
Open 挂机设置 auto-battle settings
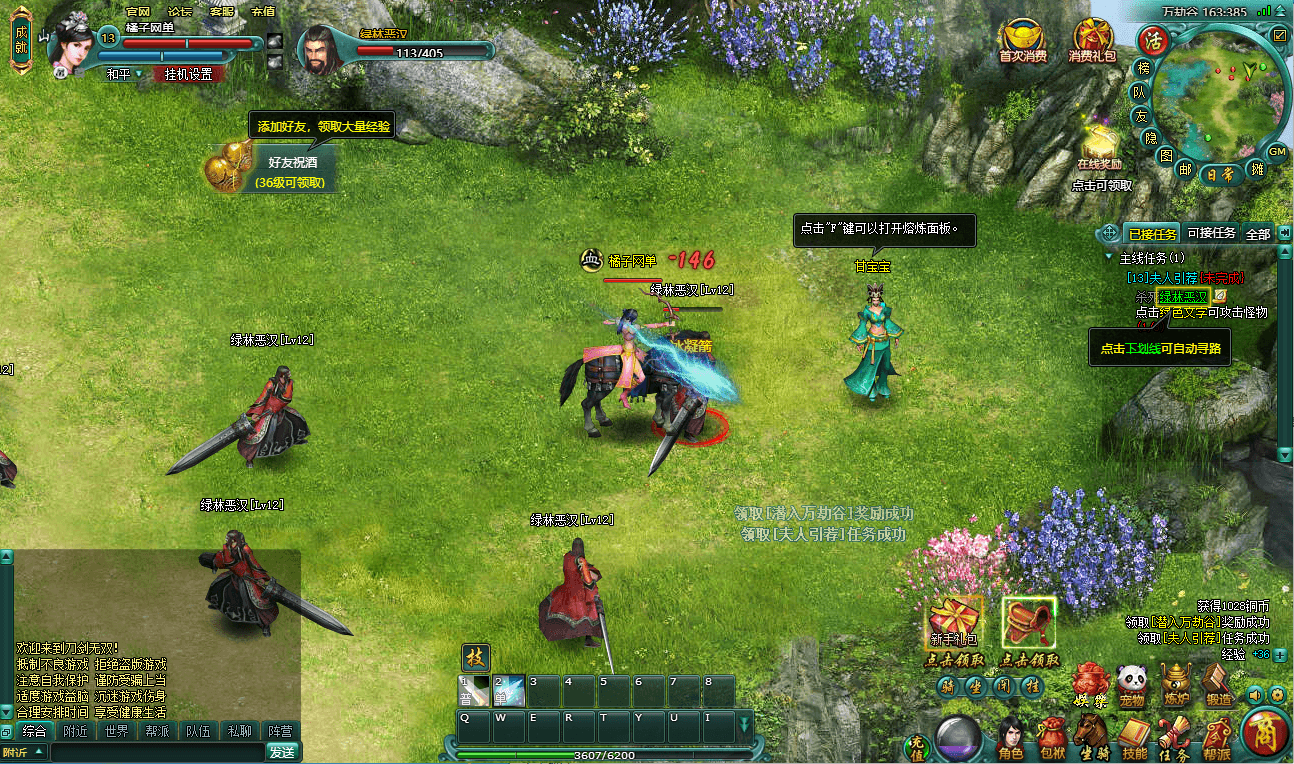point(188,74)
